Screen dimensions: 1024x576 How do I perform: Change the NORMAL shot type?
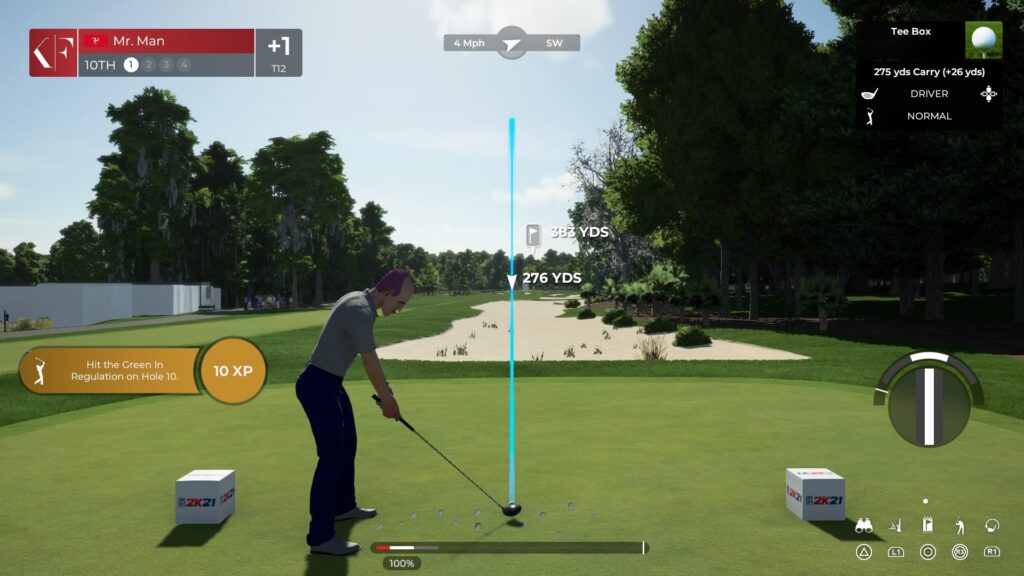tap(929, 116)
